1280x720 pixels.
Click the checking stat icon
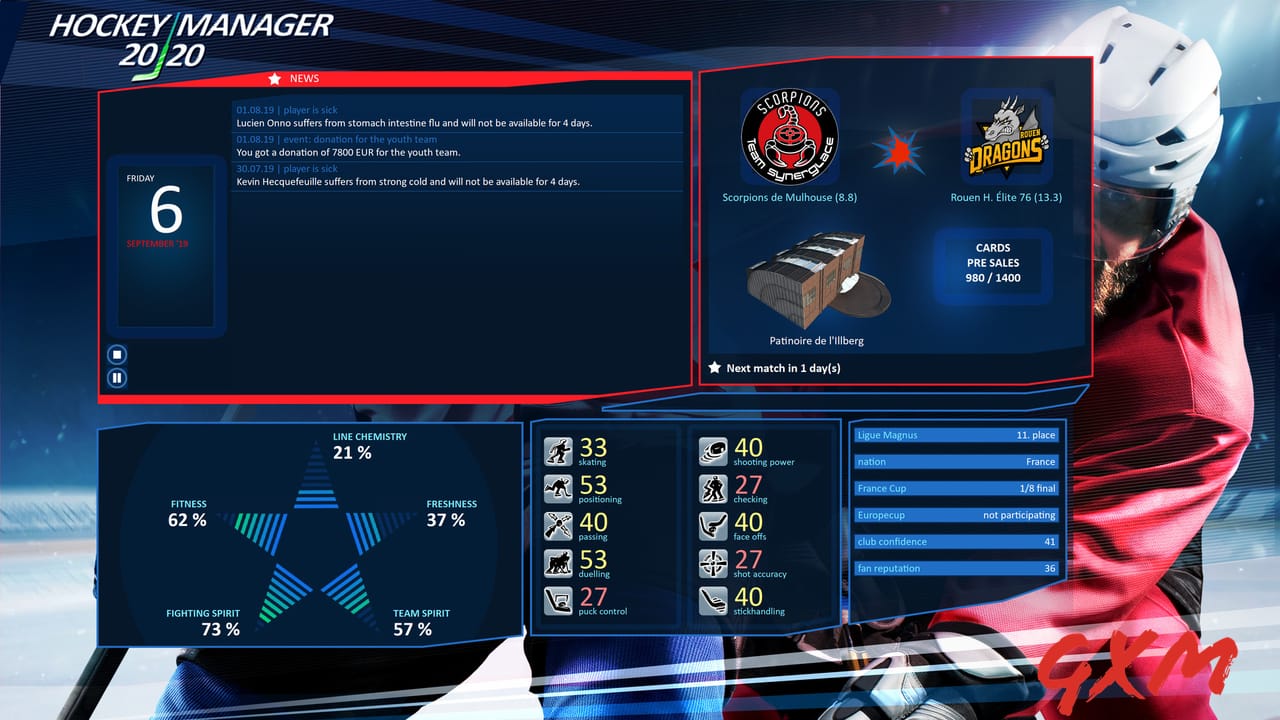(x=712, y=487)
